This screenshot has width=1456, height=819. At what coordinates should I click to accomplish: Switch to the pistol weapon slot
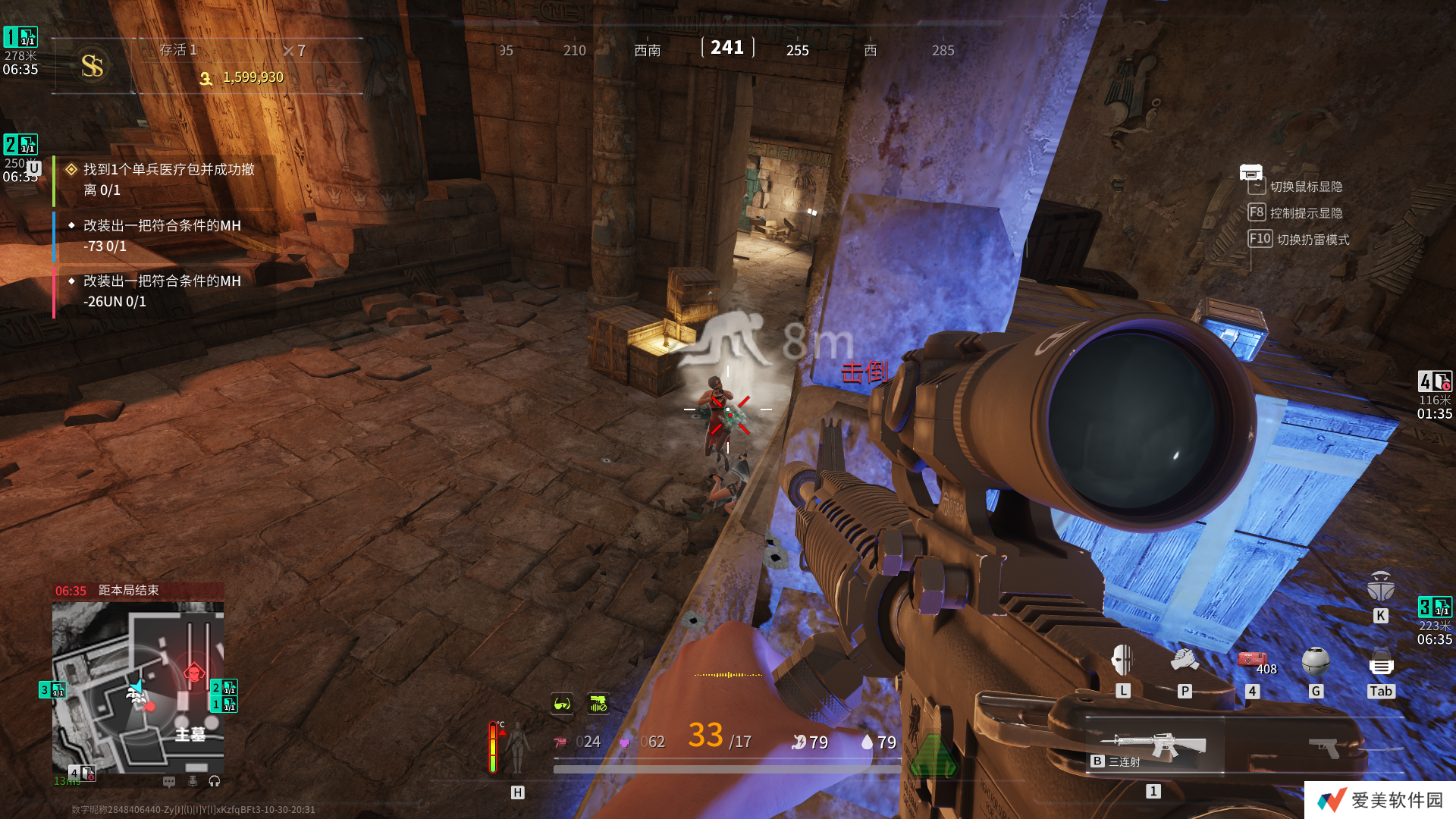point(1324,747)
